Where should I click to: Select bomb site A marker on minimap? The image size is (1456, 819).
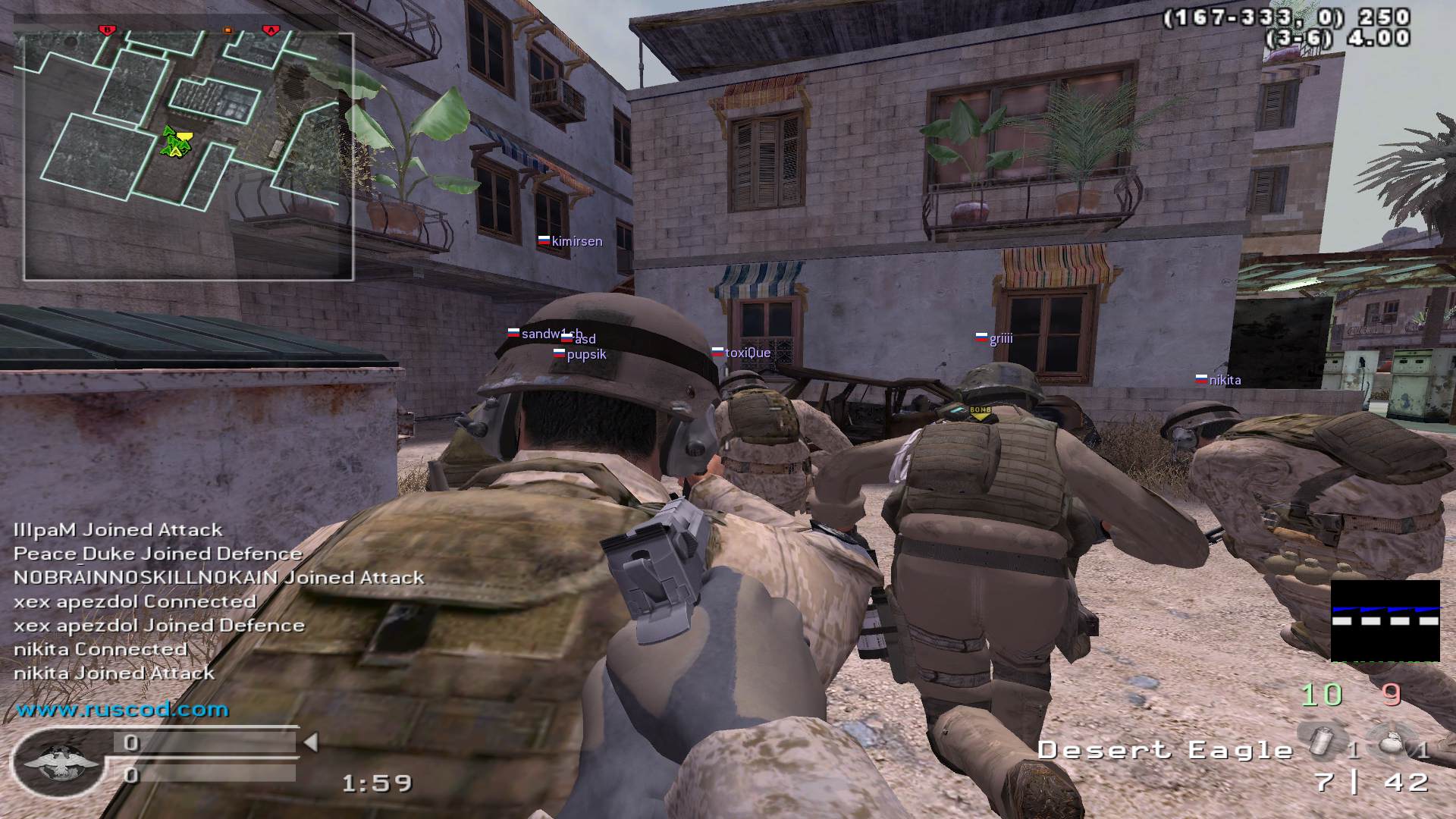pyautogui.click(x=271, y=30)
